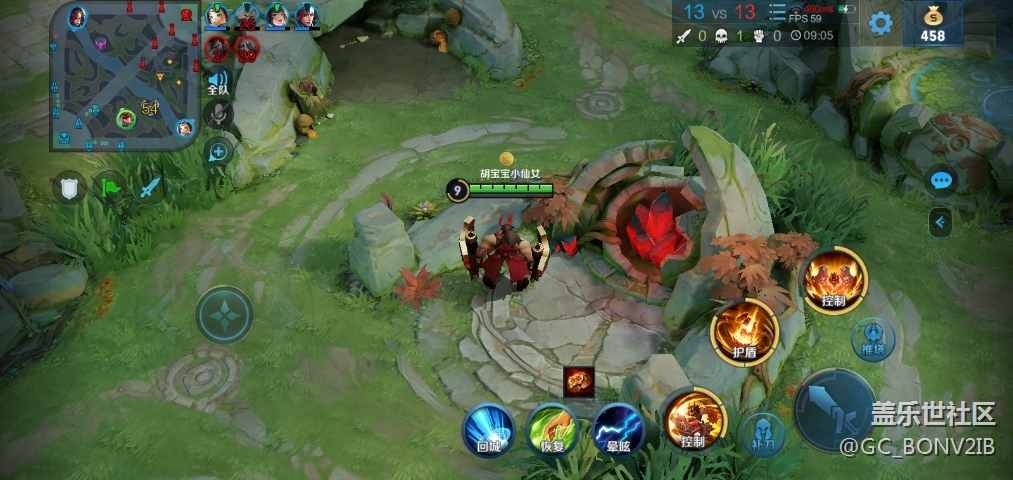Trigger the 护盾 shield skill
Screen dimensions: 1013x480
tap(745, 332)
